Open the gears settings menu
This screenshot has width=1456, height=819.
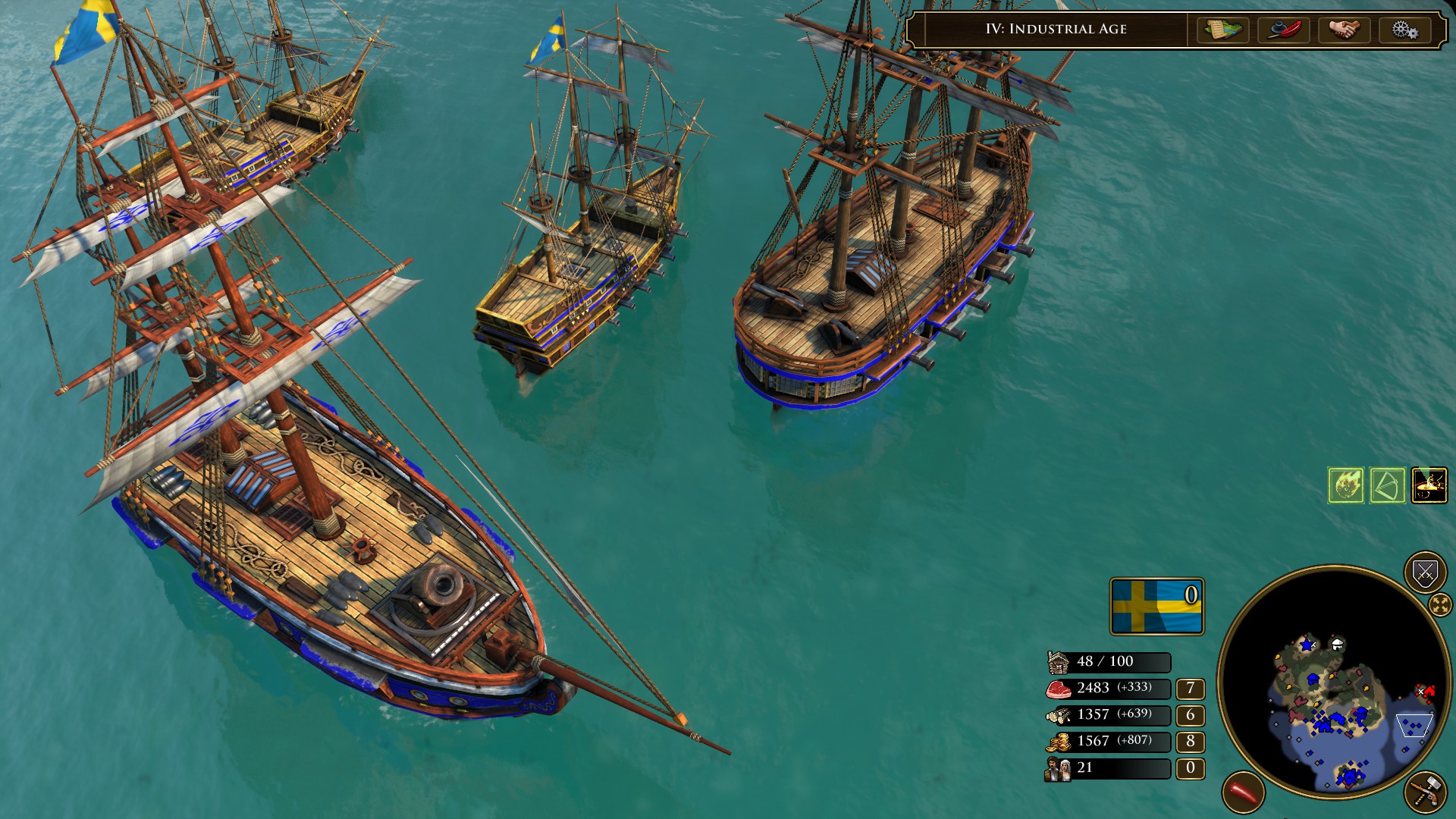[x=1404, y=30]
